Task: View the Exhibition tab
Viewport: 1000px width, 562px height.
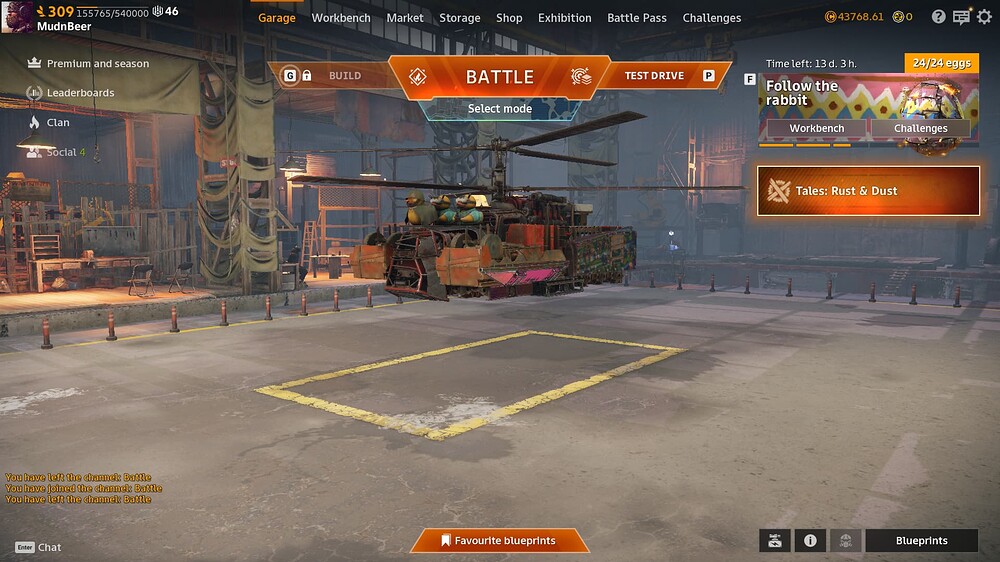Action: [565, 18]
